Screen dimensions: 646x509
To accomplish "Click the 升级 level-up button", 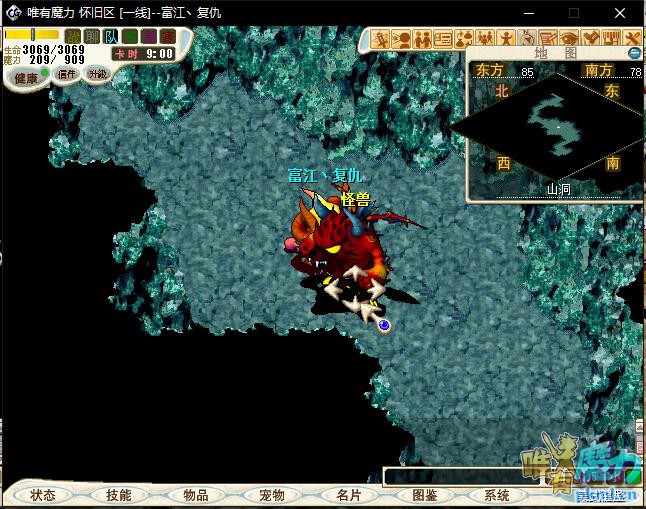I will click(97, 73).
